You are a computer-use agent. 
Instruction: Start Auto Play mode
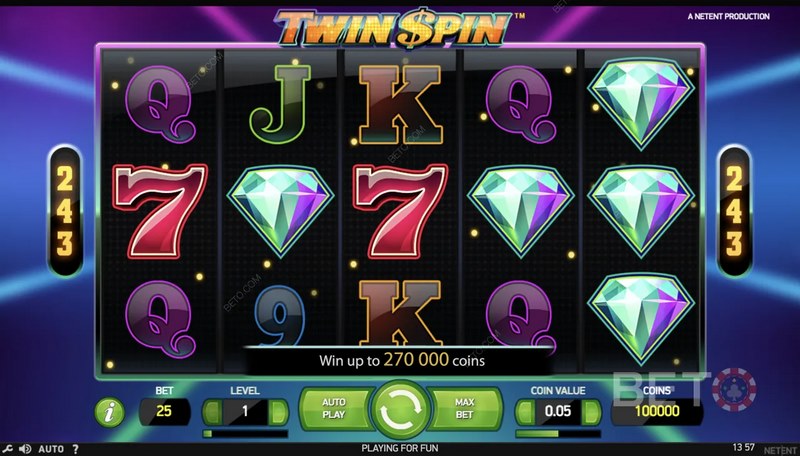coord(332,410)
